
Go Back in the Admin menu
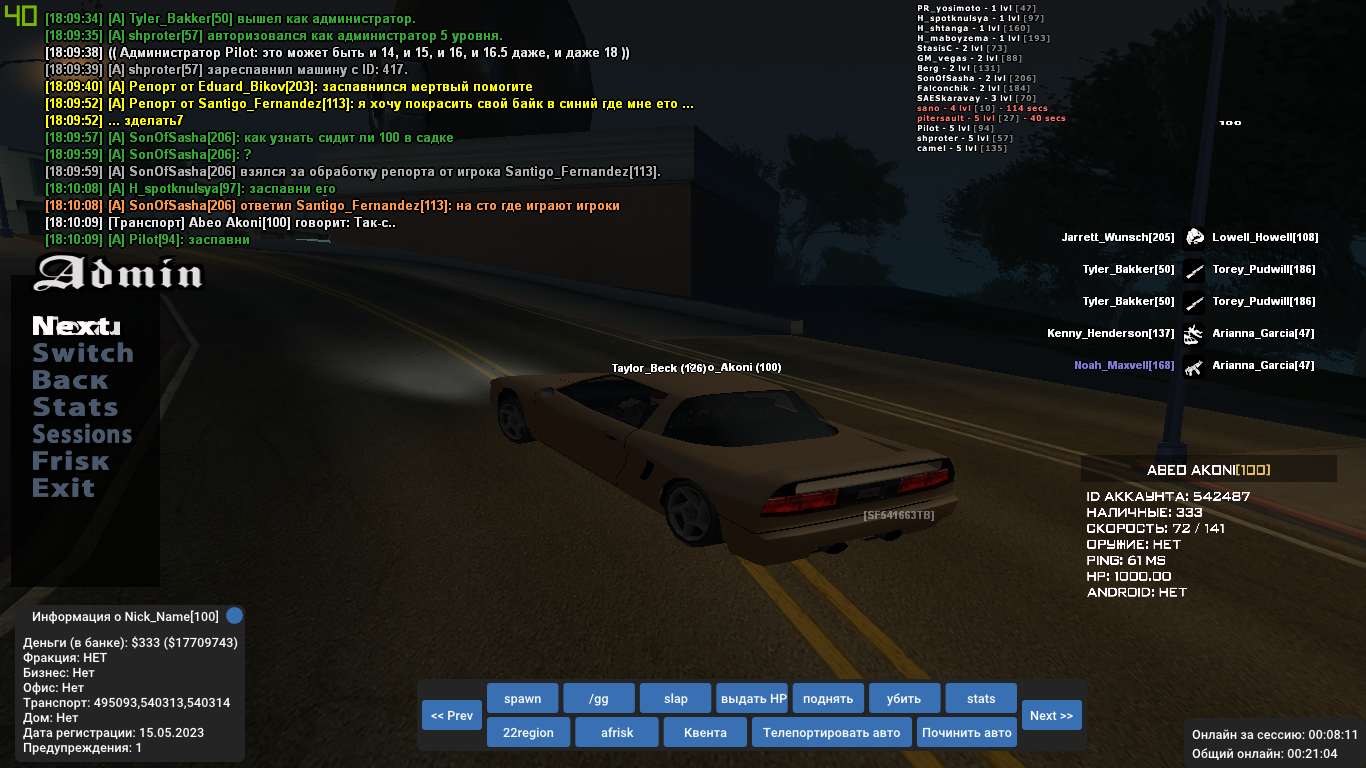tap(70, 380)
